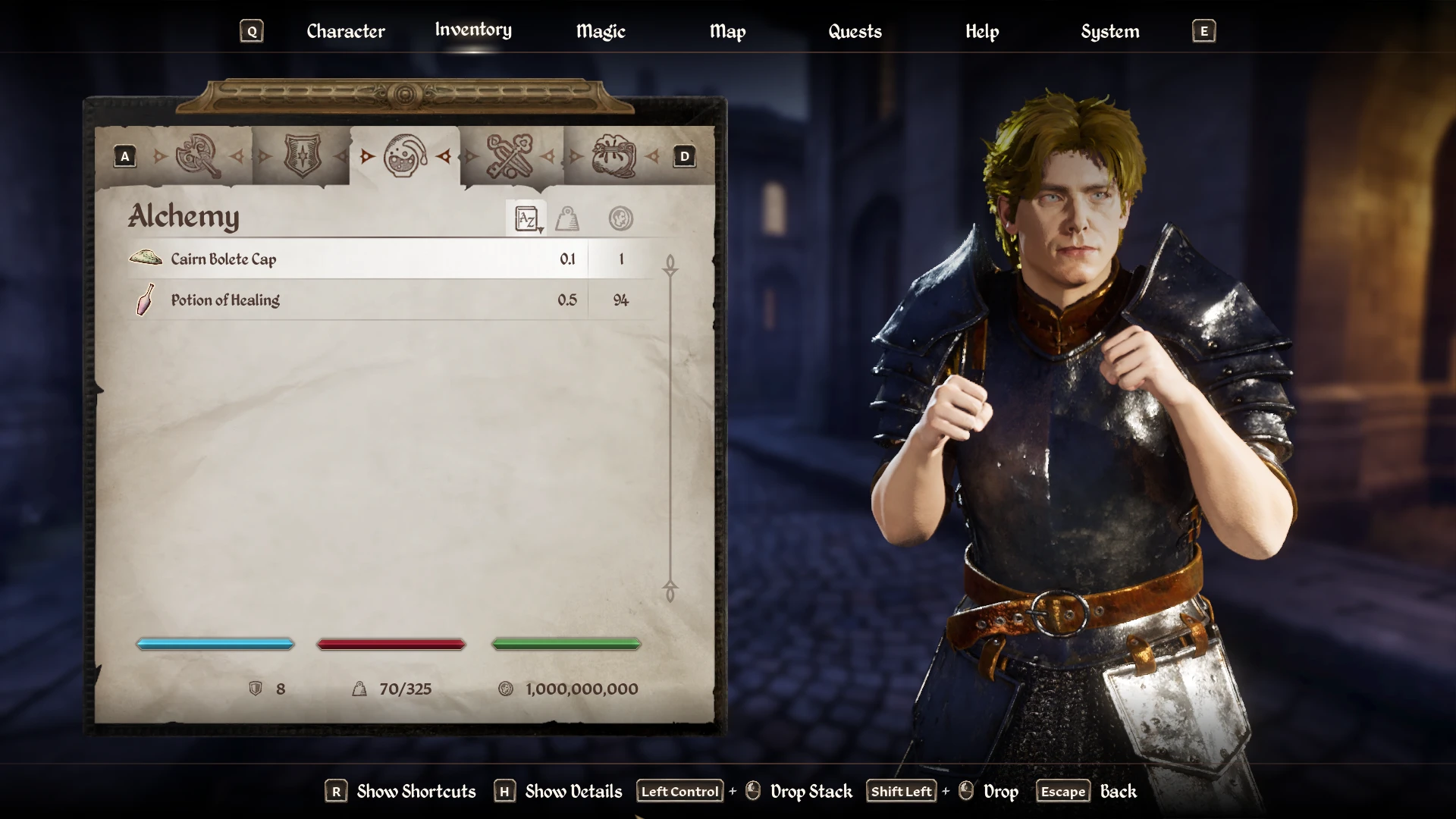The width and height of the screenshot is (1456, 819).
Task: Click the A key tab-cycle indicator
Action: coord(124,156)
